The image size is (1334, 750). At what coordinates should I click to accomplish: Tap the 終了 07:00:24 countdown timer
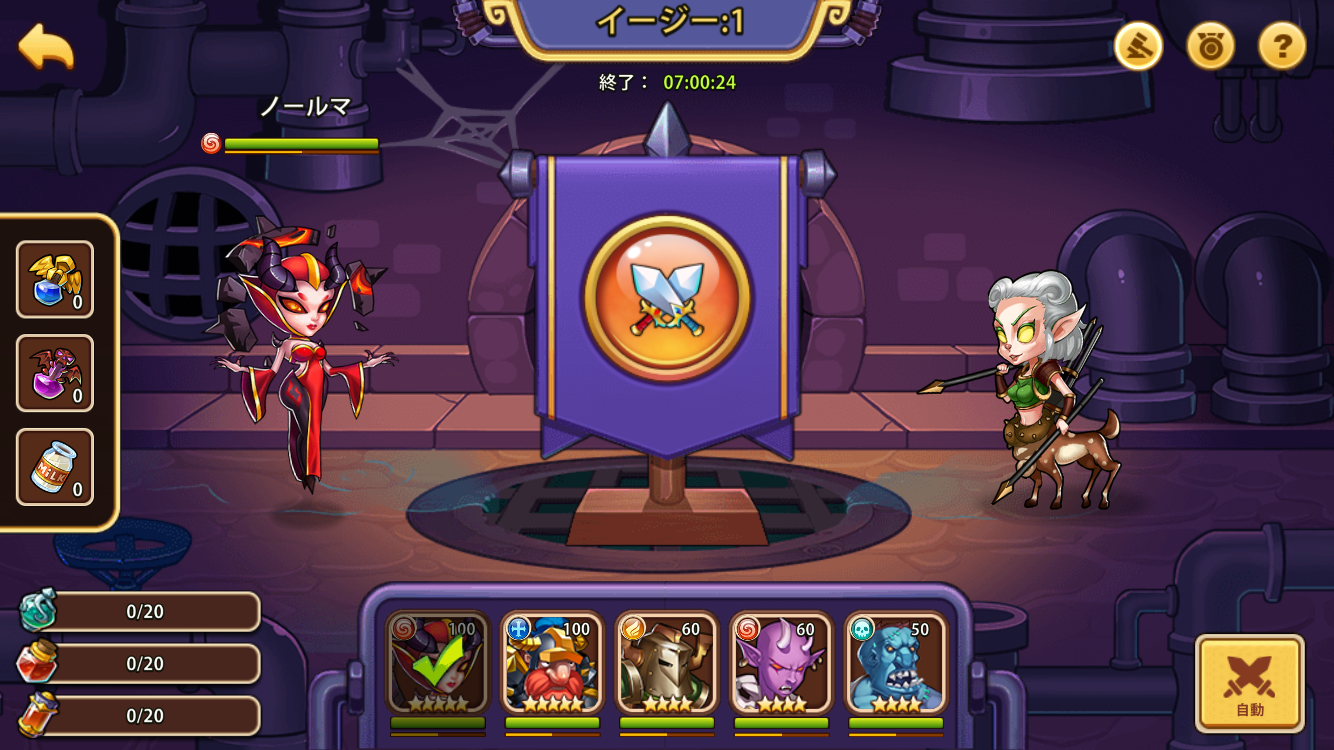coord(667,83)
